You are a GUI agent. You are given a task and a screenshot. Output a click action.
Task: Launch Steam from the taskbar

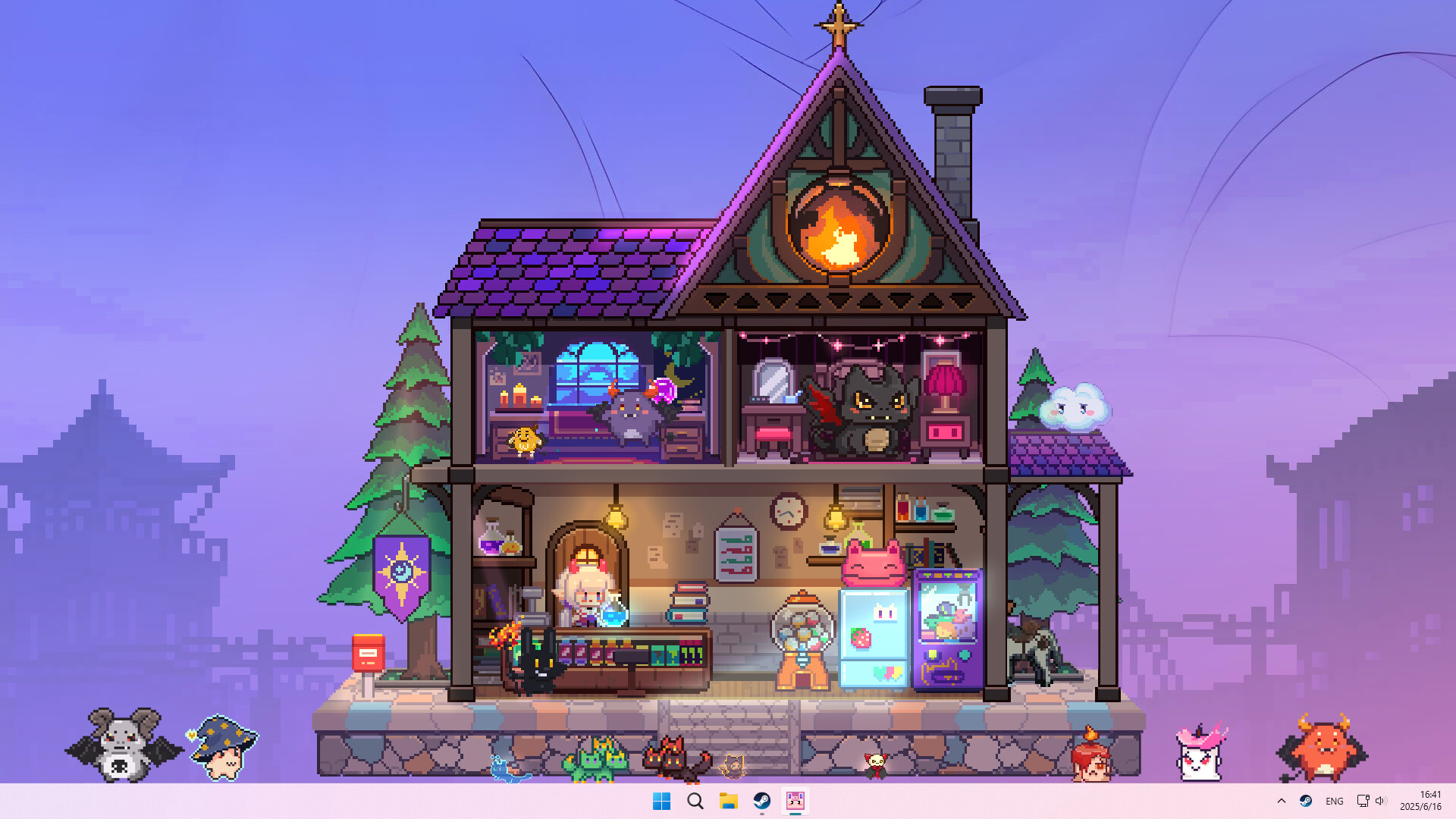click(x=762, y=800)
